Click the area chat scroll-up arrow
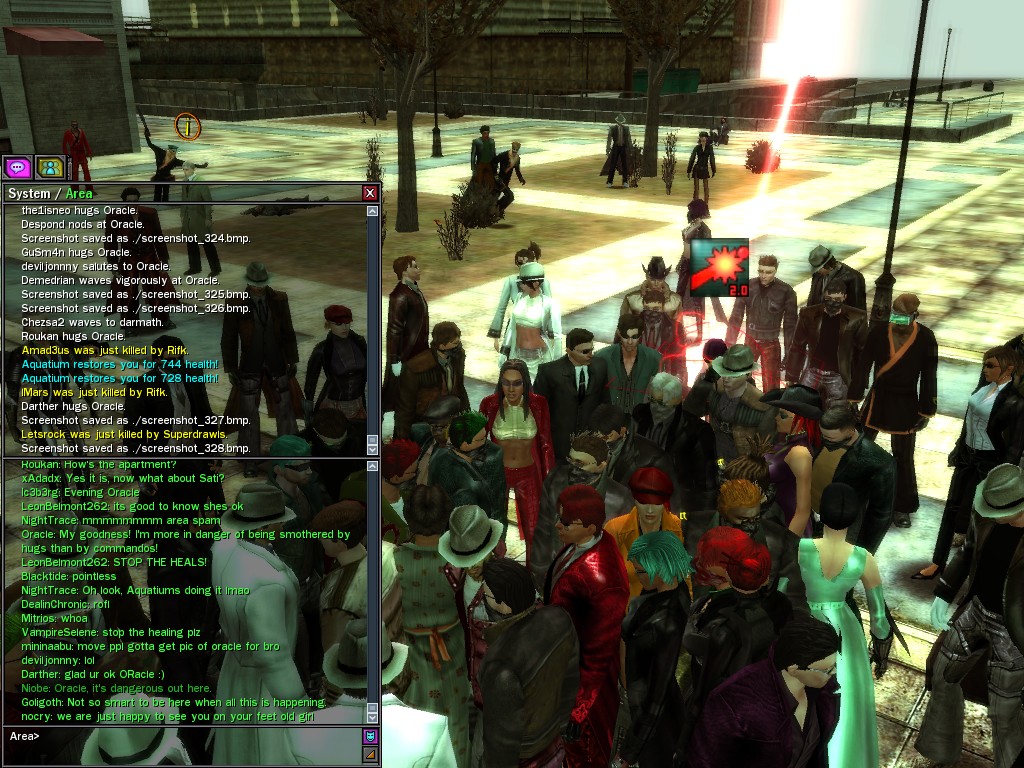The height and width of the screenshot is (768, 1024). point(373,466)
